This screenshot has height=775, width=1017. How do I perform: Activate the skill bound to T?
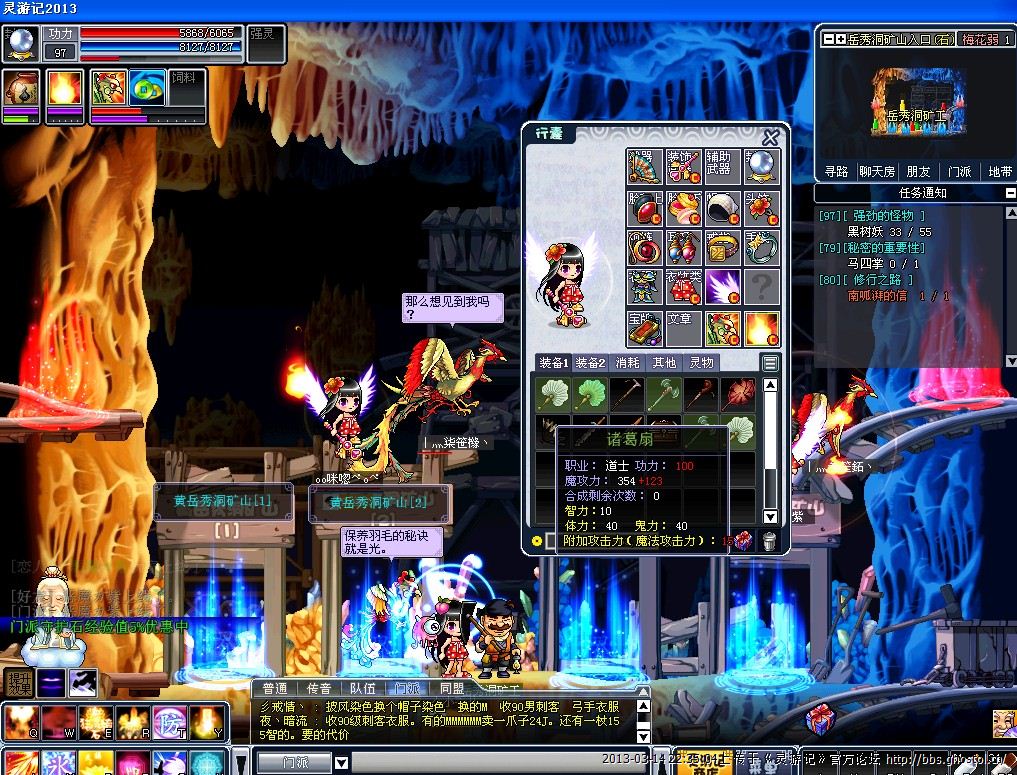point(171,720)
